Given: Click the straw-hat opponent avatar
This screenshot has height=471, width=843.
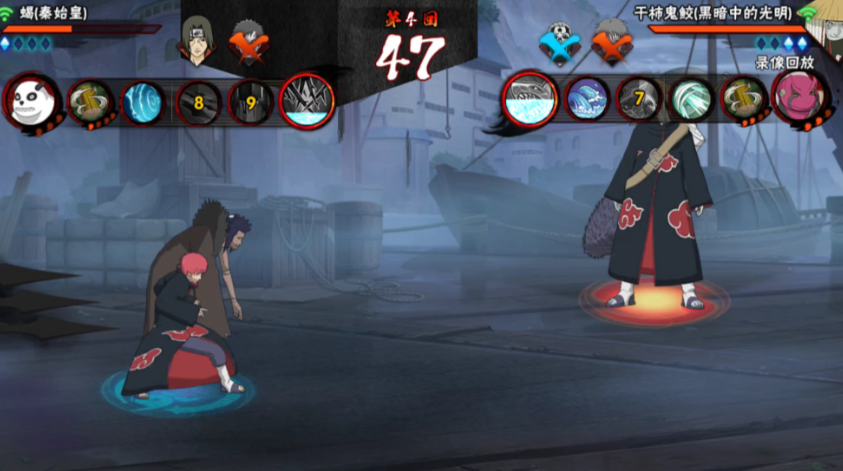Looking at the screenshot, I should click(830, 22).
